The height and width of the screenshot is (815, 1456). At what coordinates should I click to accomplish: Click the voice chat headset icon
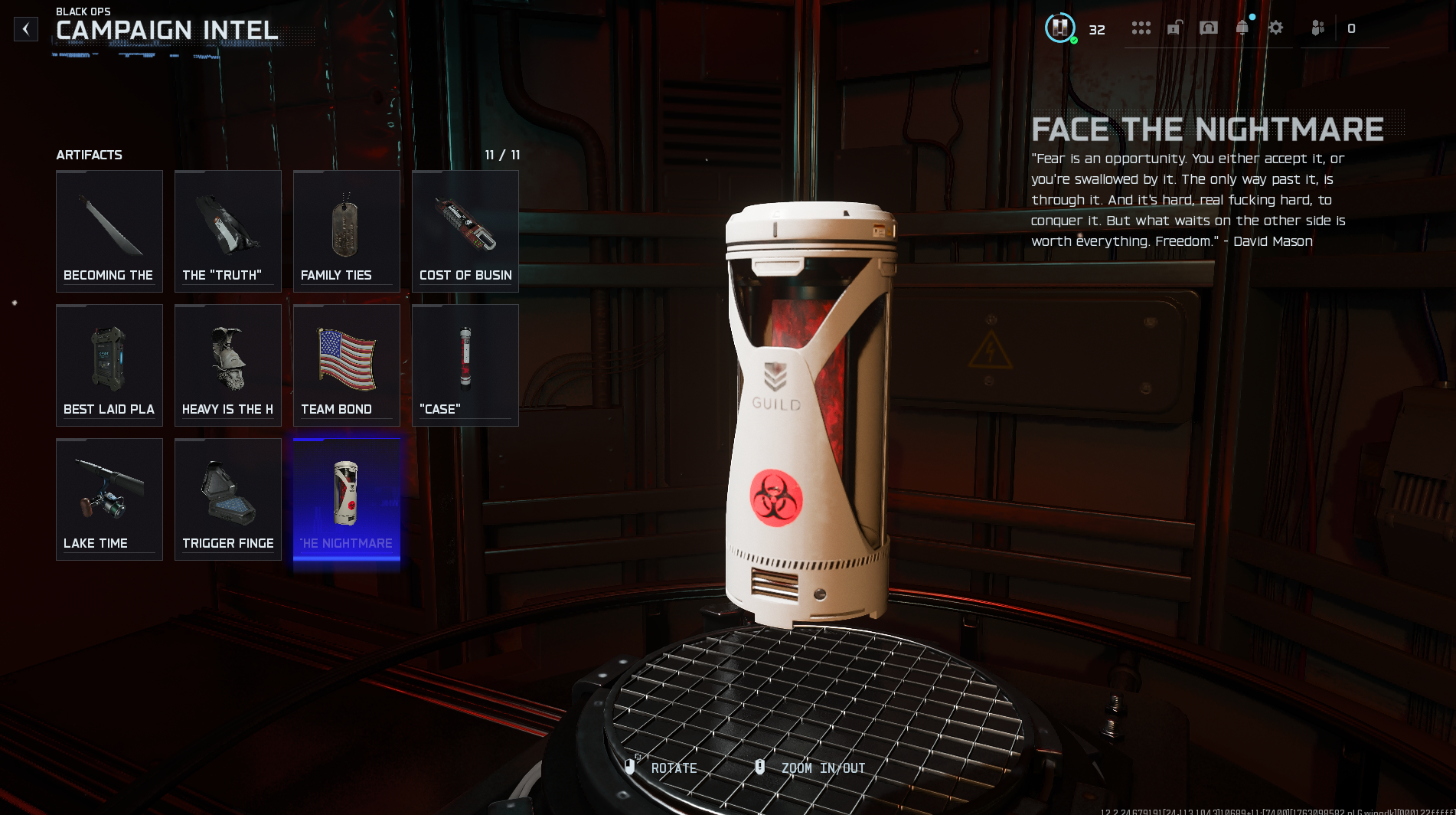[x=1210, y=28]
